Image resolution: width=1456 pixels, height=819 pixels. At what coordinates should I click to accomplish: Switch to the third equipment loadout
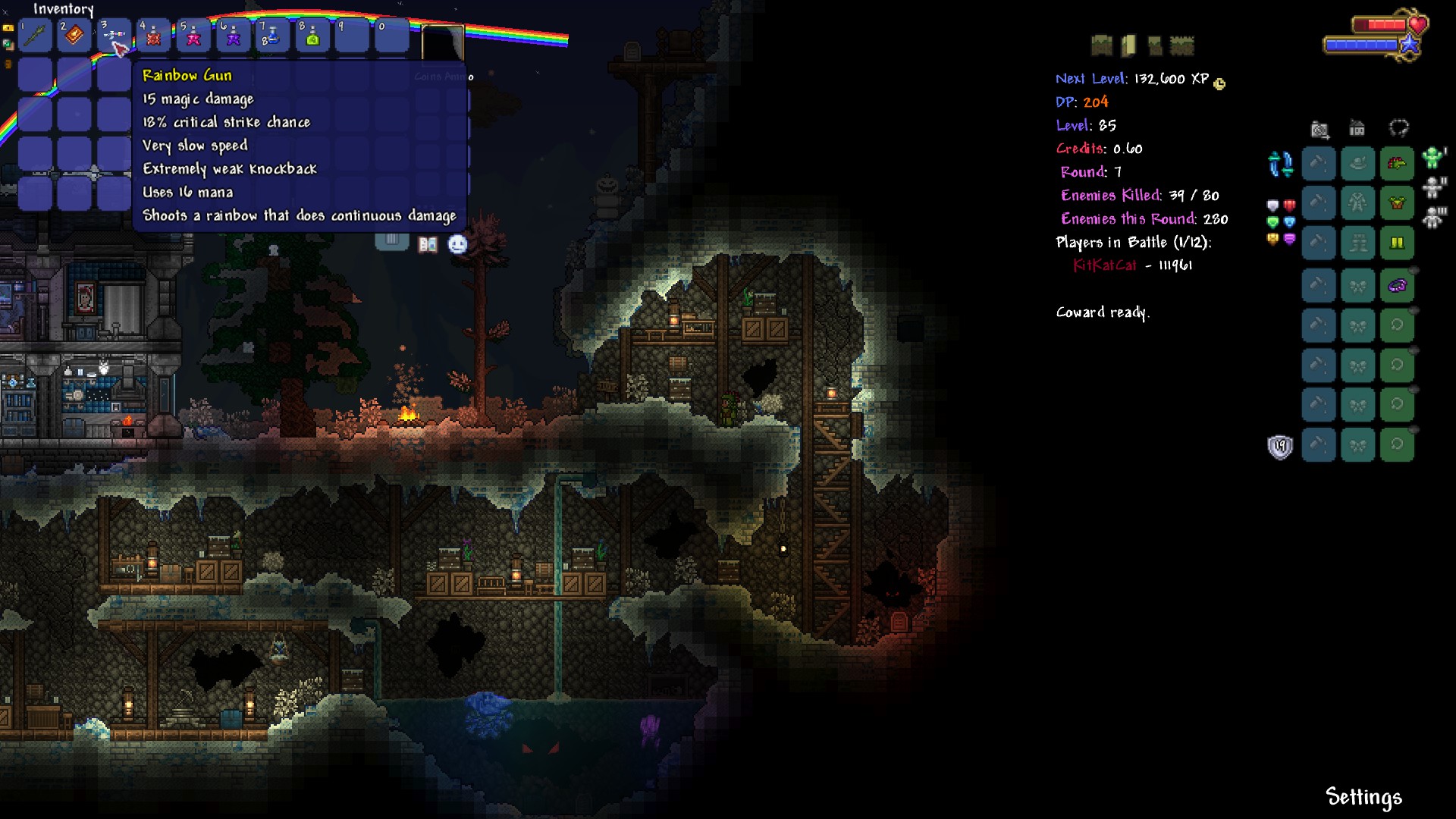pos(1433,218)
